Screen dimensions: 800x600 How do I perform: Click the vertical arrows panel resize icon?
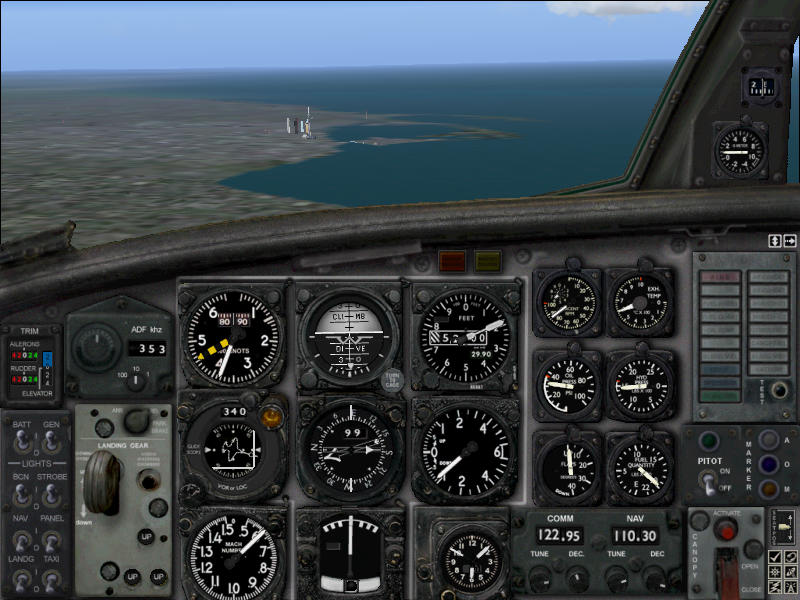[774, 241]
